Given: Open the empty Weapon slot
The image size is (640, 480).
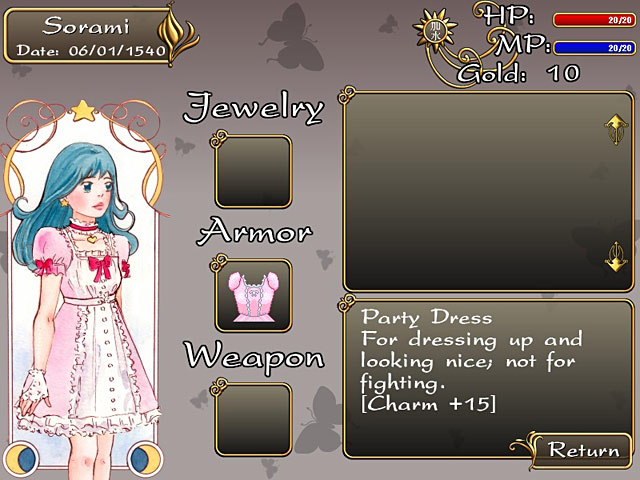Looking at the screenshot, I should 253,419.
